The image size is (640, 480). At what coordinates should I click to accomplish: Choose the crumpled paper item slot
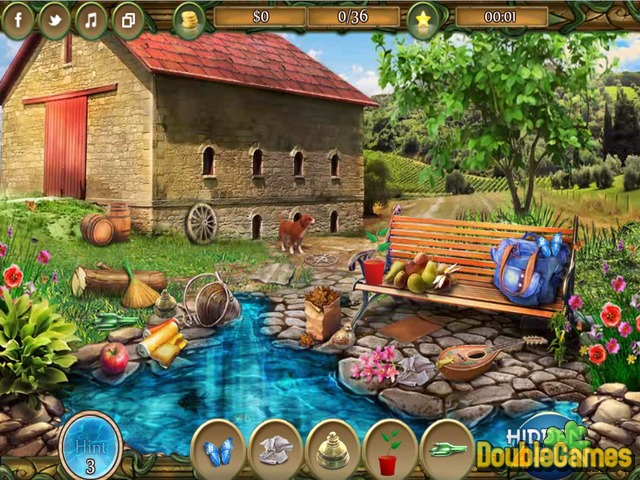point(276,449)
